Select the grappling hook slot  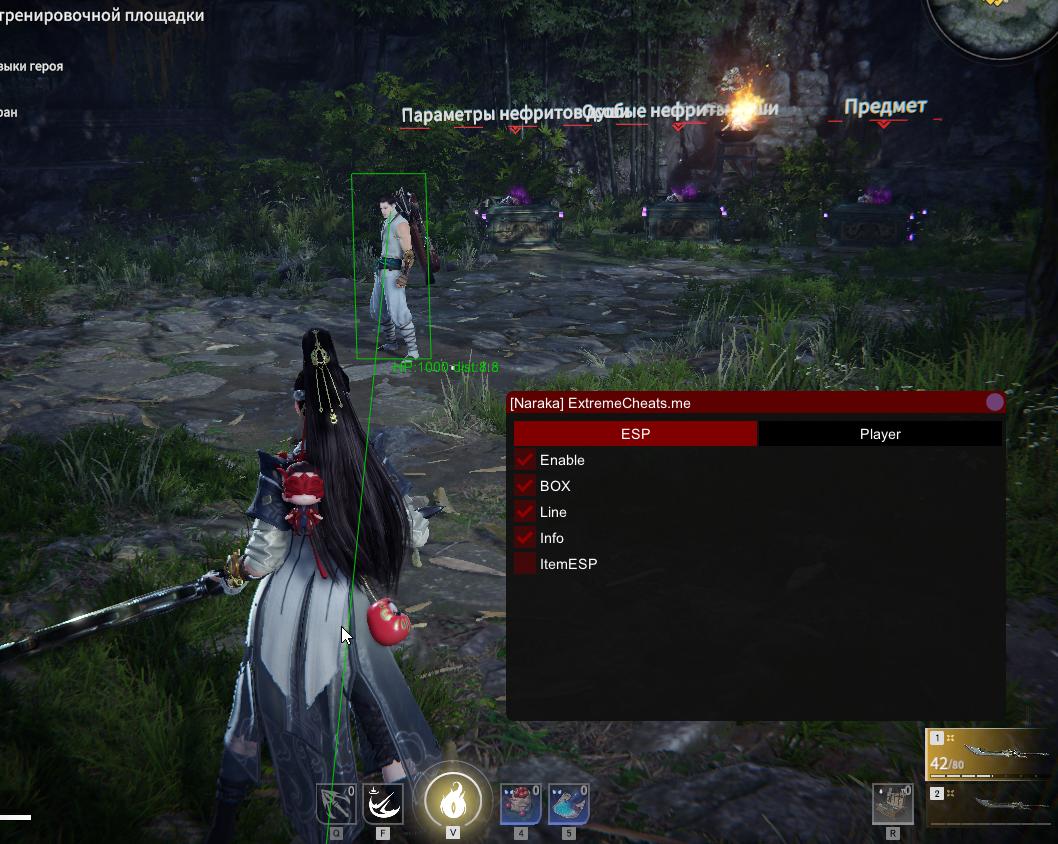(x=336, y=803)
